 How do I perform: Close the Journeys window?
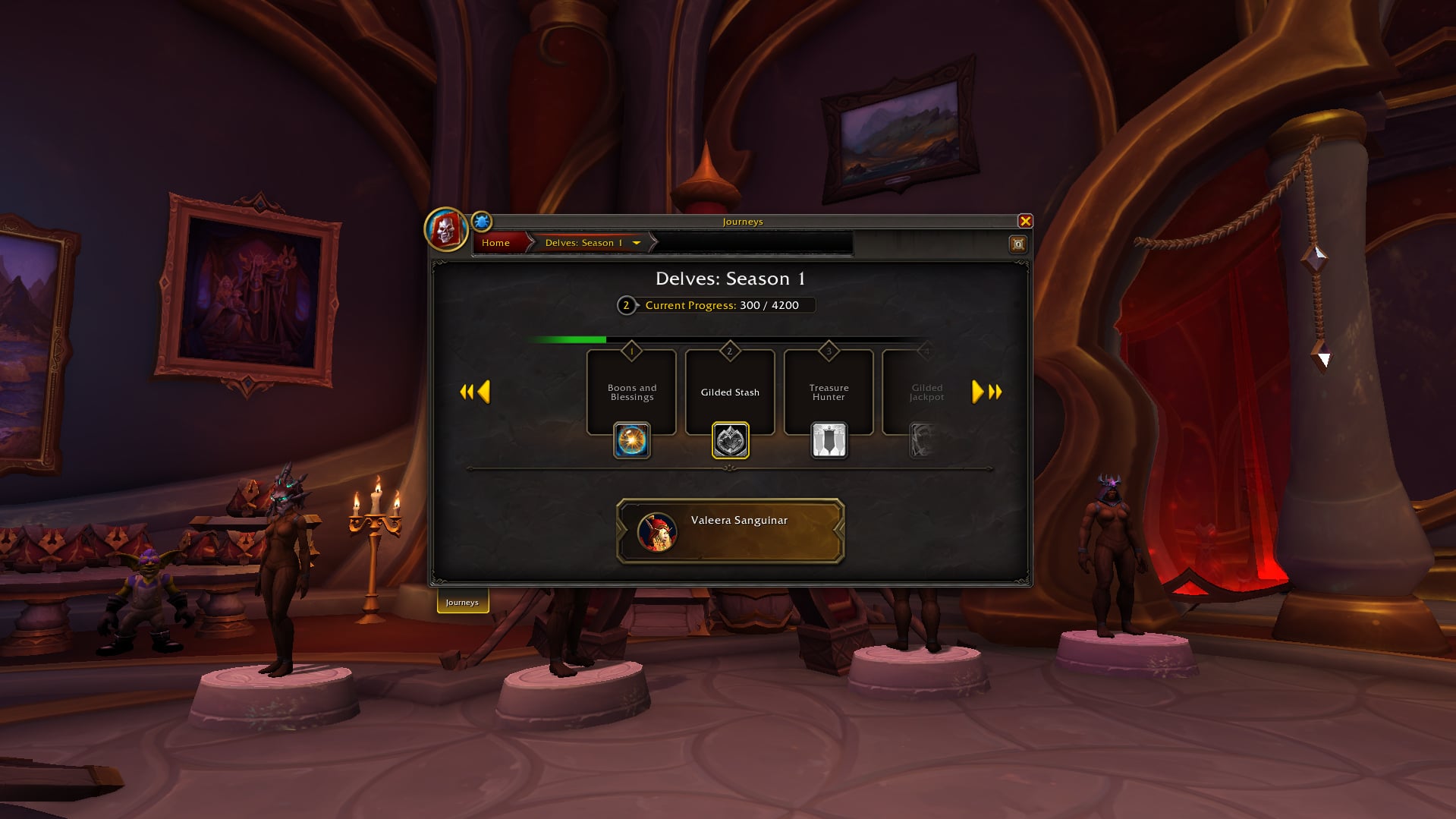pos(1025,222)
